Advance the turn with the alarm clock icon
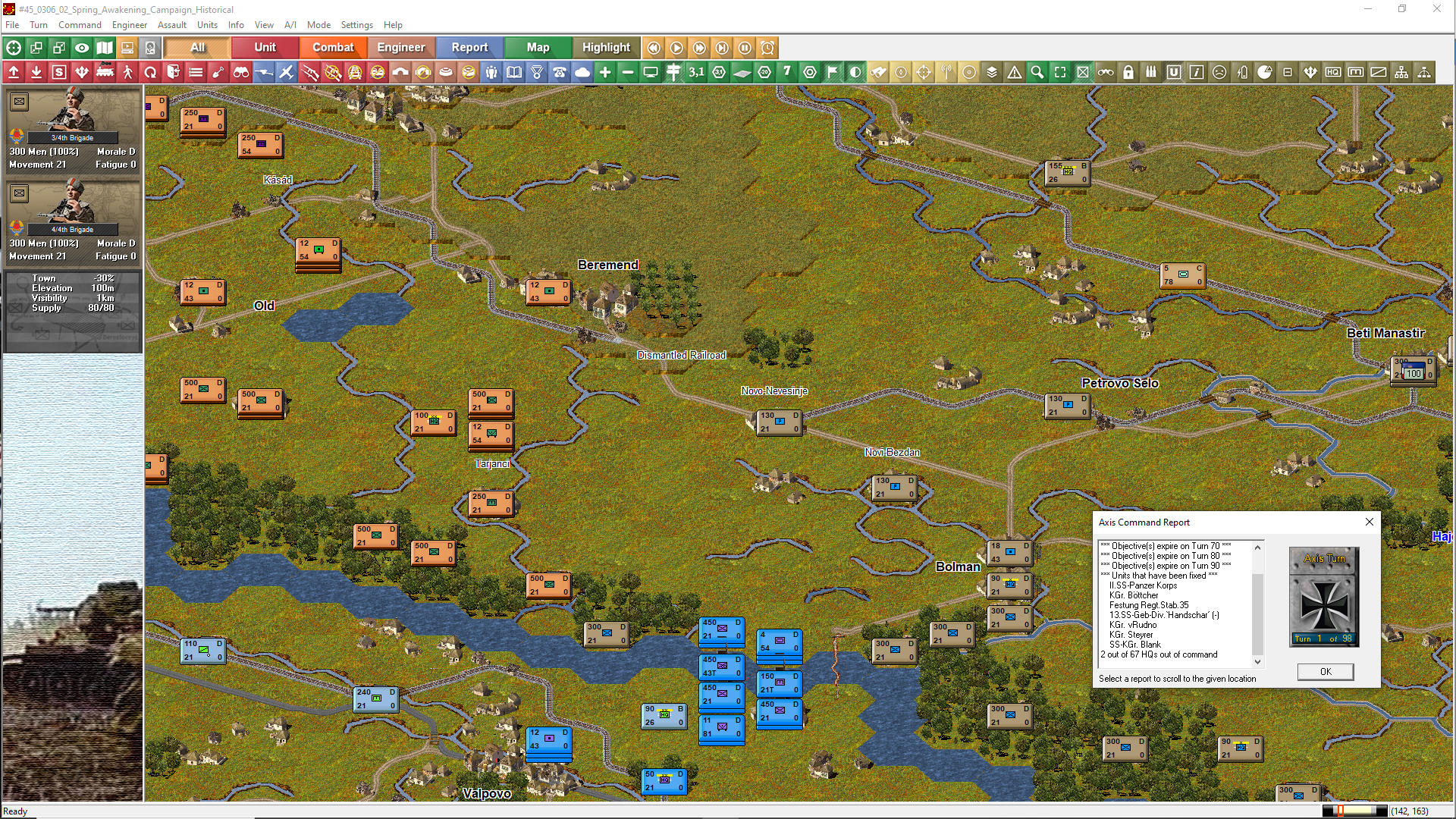 (767, 48)
